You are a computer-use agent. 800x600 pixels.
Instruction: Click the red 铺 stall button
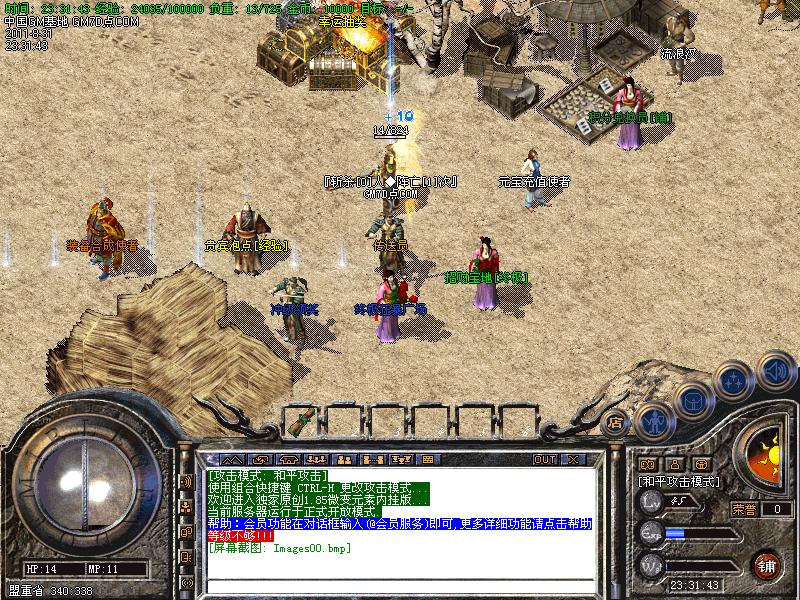pos(766,564)
